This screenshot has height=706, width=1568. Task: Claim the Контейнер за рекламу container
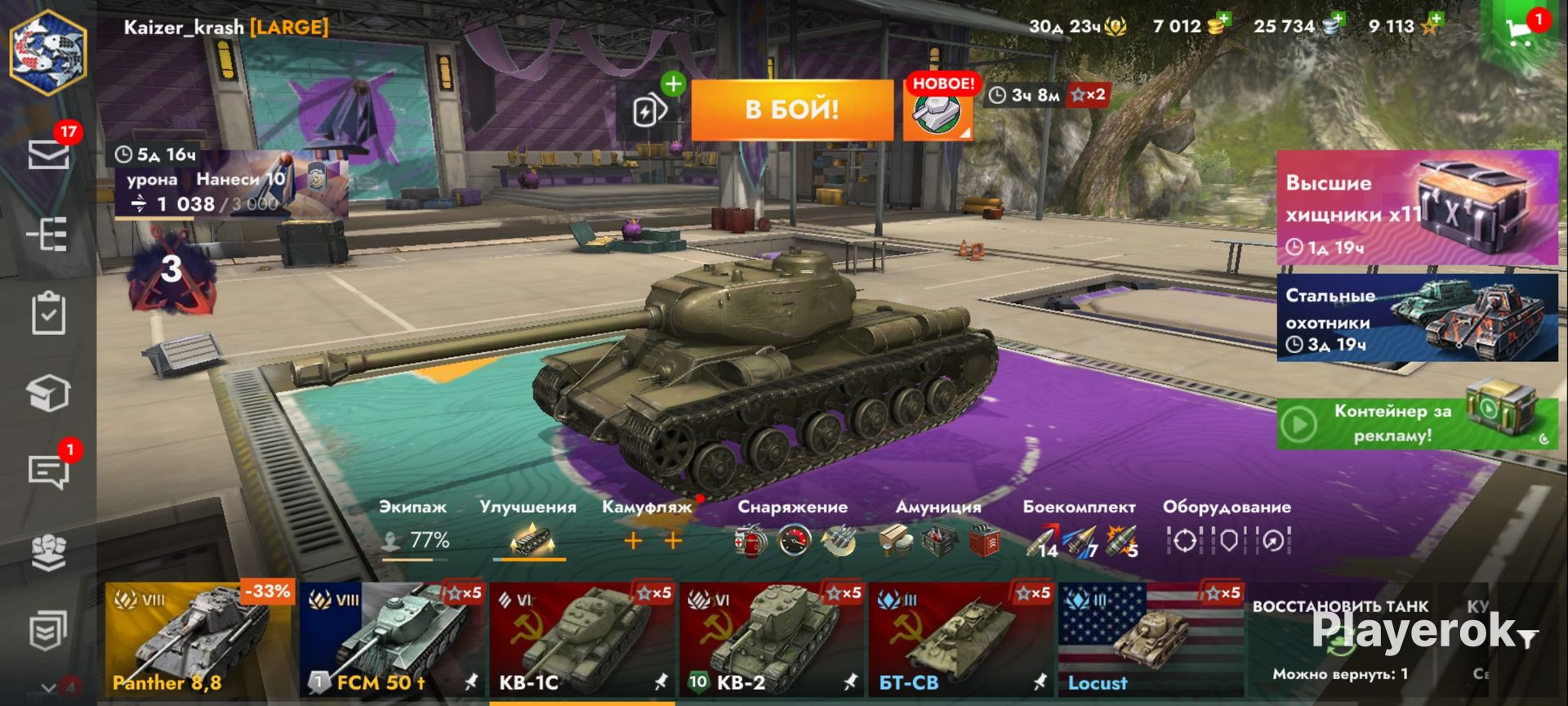[1417, 423]
